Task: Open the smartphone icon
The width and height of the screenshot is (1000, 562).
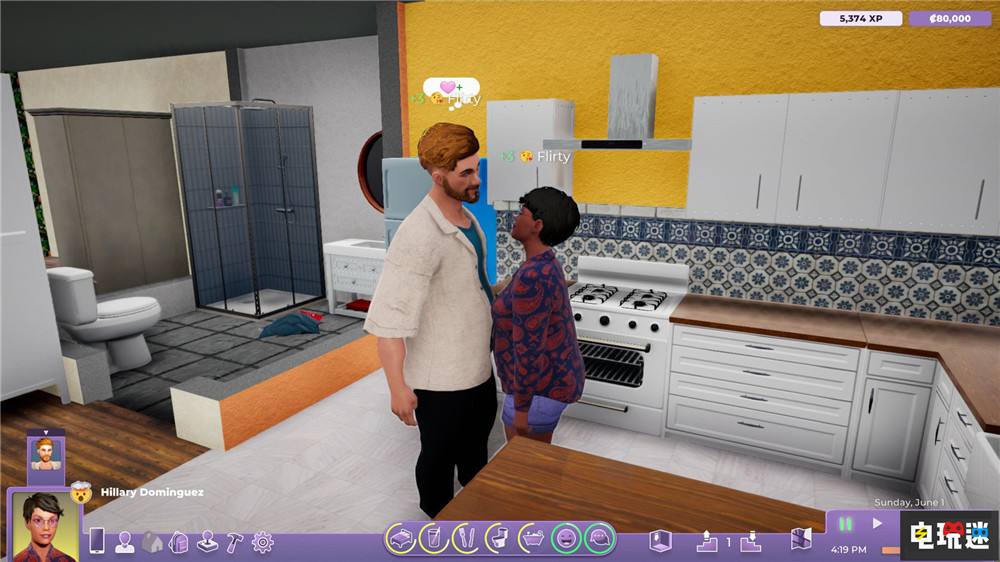Action: [97, 541]
